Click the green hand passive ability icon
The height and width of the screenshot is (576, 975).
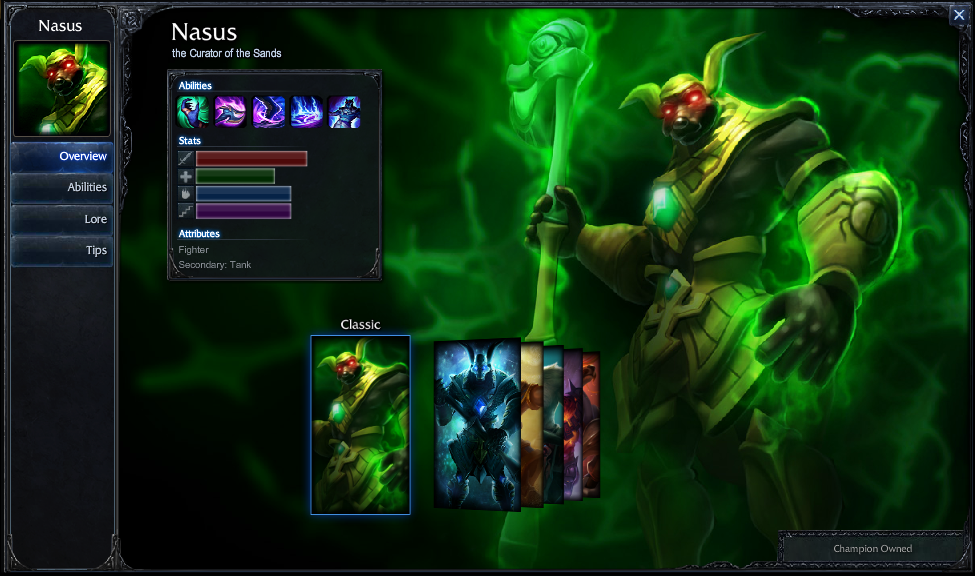[x=193, y=112]
